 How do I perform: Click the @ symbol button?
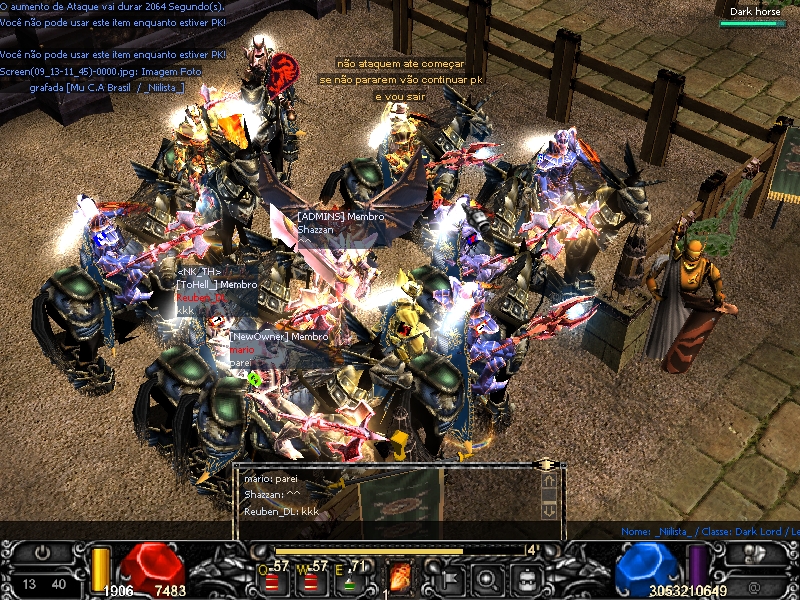click(755, 585)
